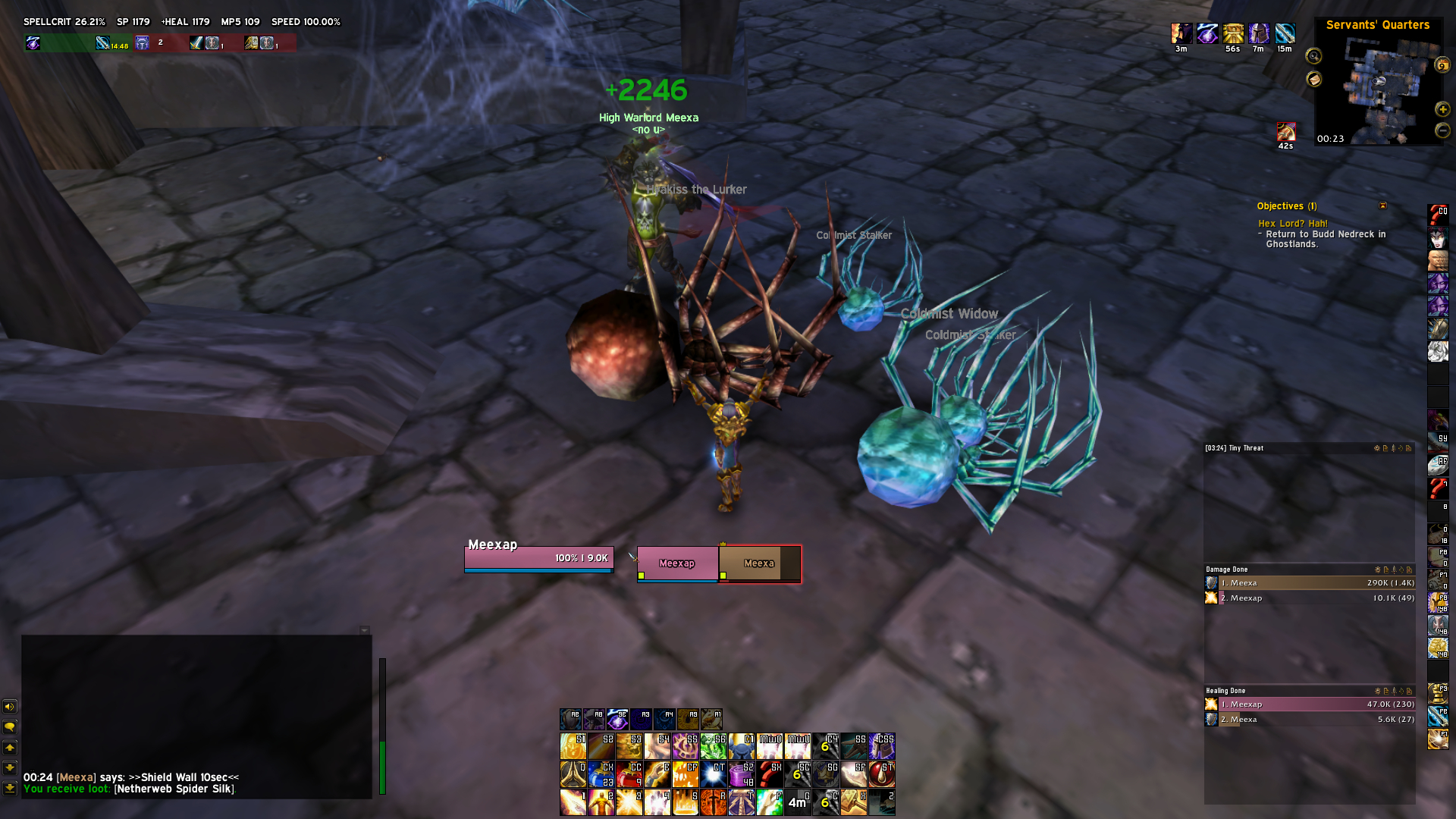The width and height of the screenshot is (1456, 819).
Task: Activate the praying hands ability bound to Q
Action: (x=573, y=774)
